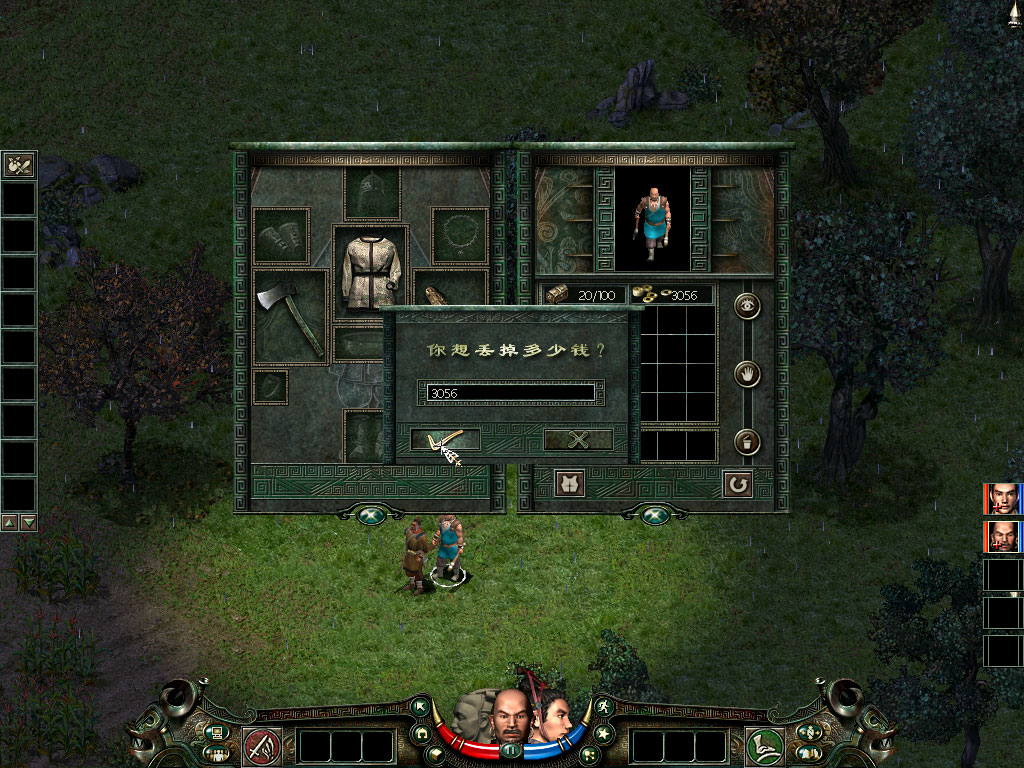
Task: Select the equipped axe weapon slot
Action: pos(290,317)
